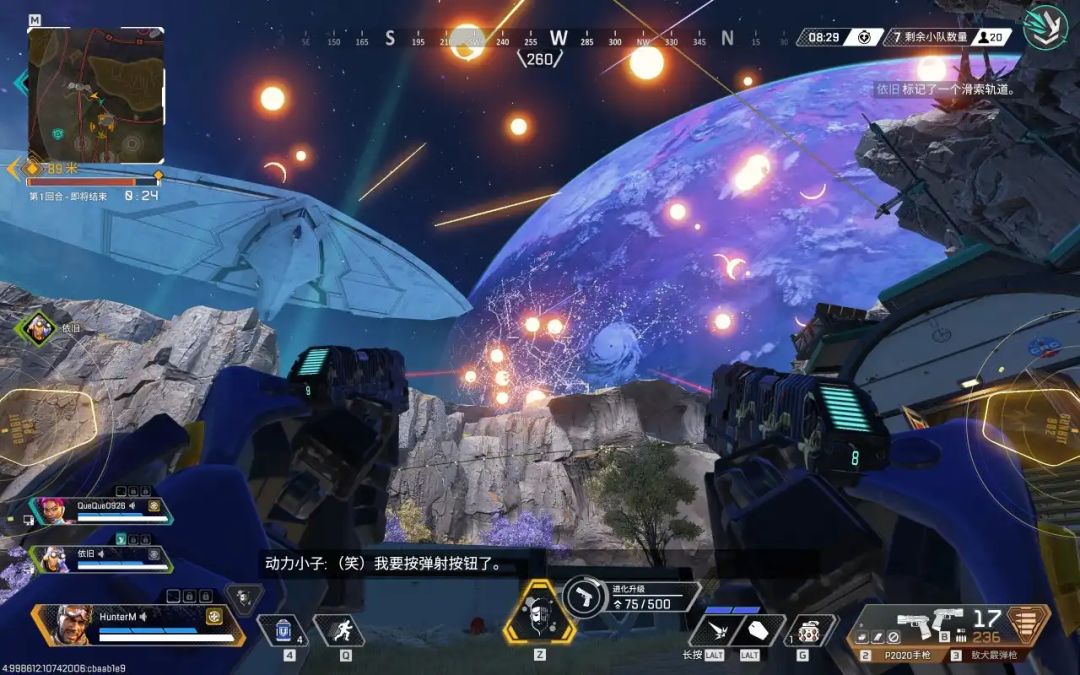Open the minimap in the corner

coord(95,94)
